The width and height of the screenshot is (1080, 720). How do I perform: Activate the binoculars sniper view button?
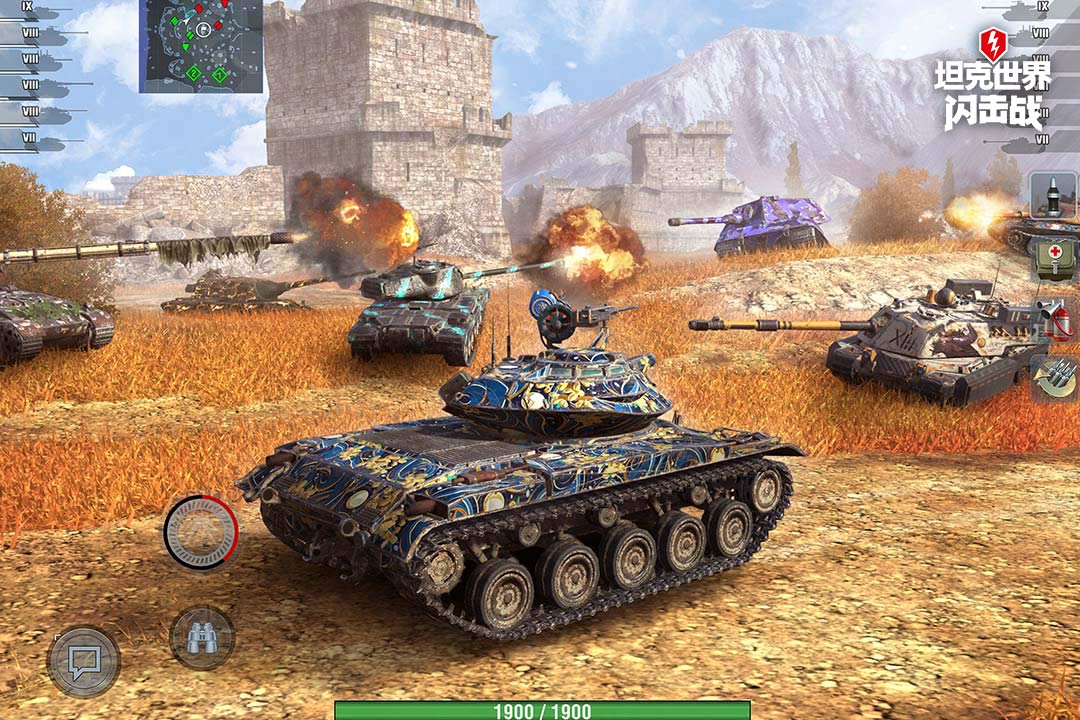click(x=202, y=638)
